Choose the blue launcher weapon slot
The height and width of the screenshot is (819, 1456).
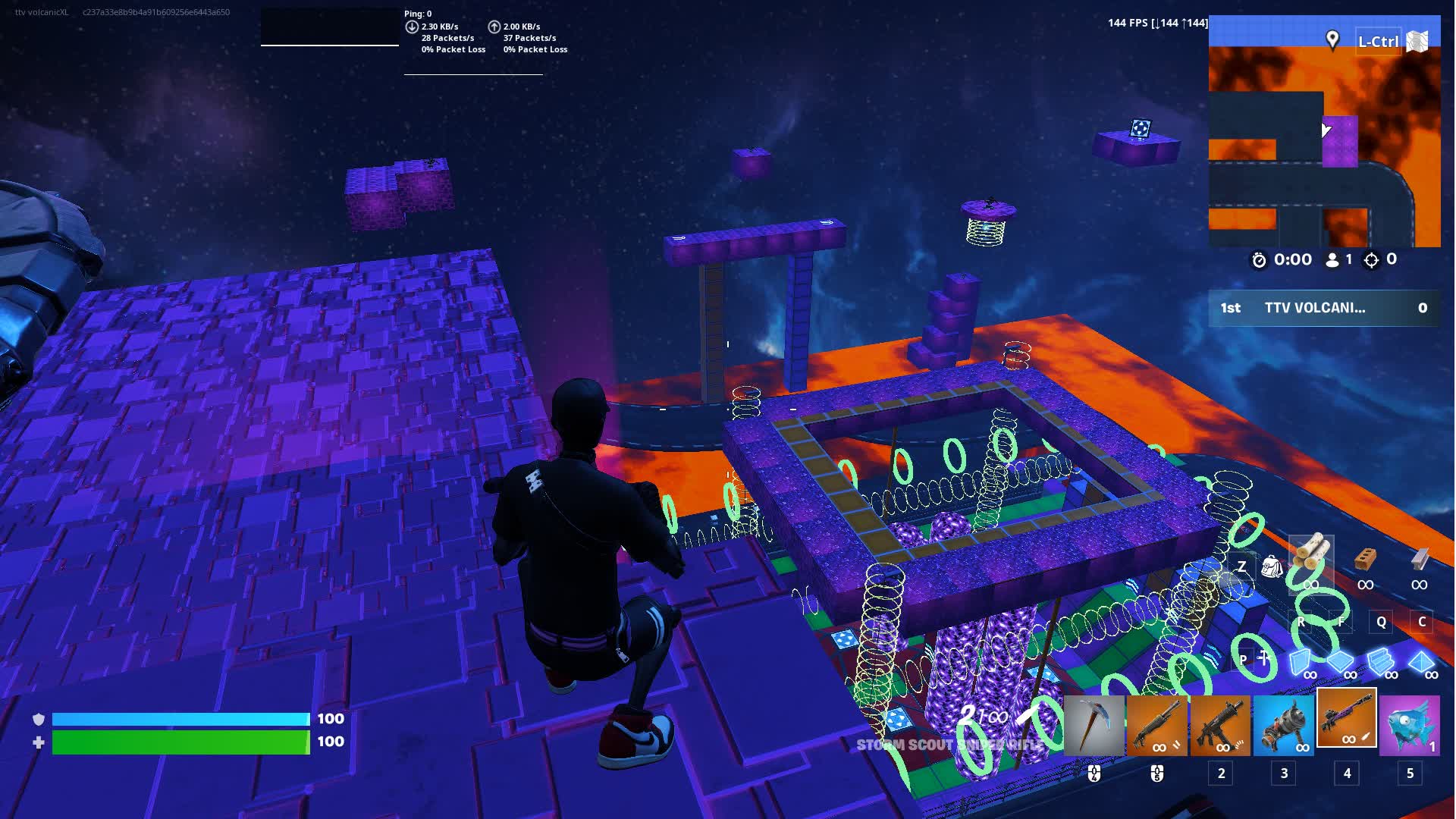coord(1283,726)
